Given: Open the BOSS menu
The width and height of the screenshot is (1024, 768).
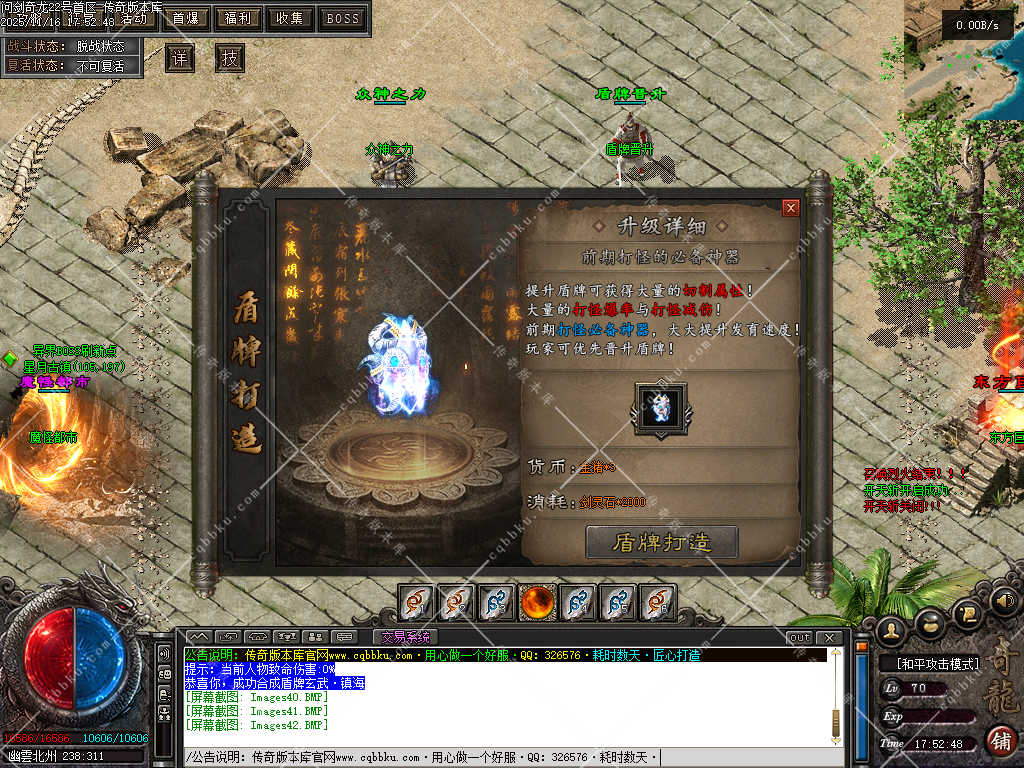Looking at the screenshot, I should click(x=343, y=18).
